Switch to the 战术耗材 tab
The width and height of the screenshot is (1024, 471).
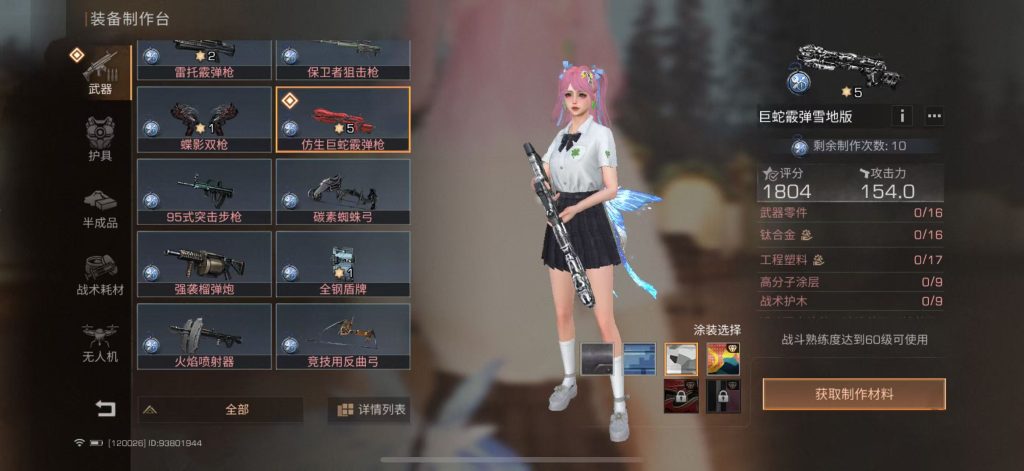pos(100,274)
